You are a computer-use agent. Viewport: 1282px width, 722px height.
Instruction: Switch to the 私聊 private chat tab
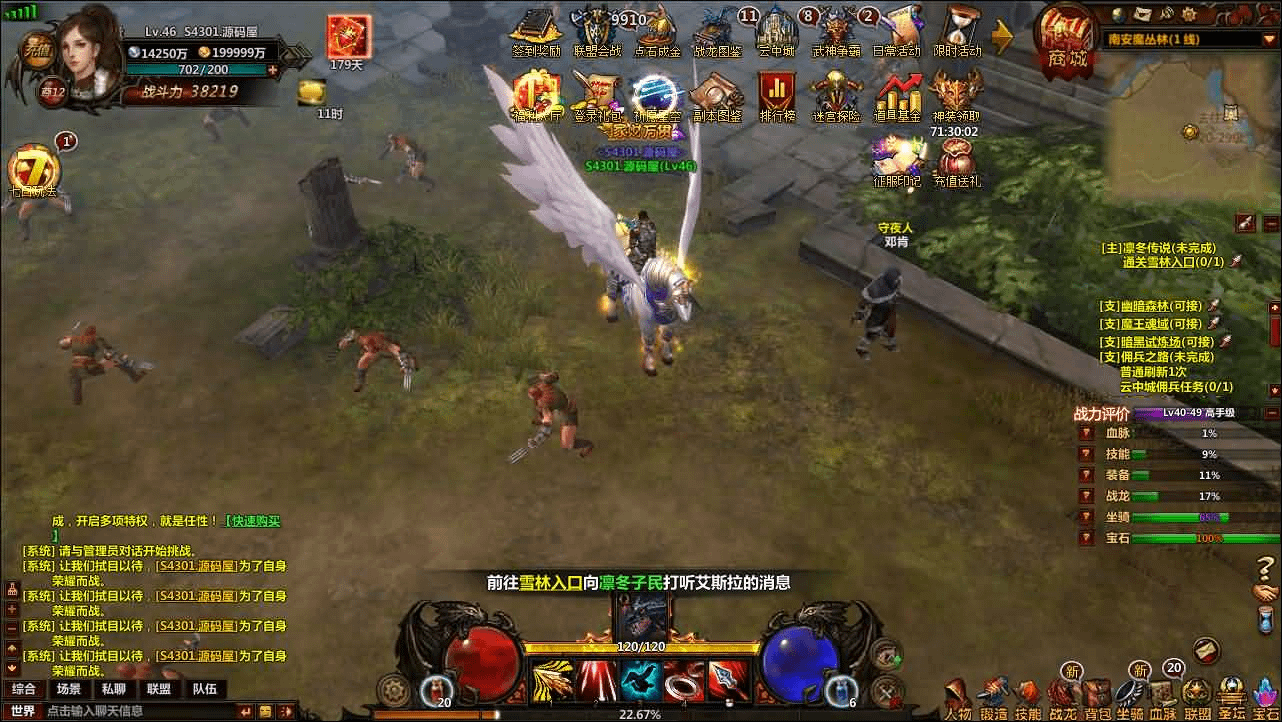tap(112, 689)
